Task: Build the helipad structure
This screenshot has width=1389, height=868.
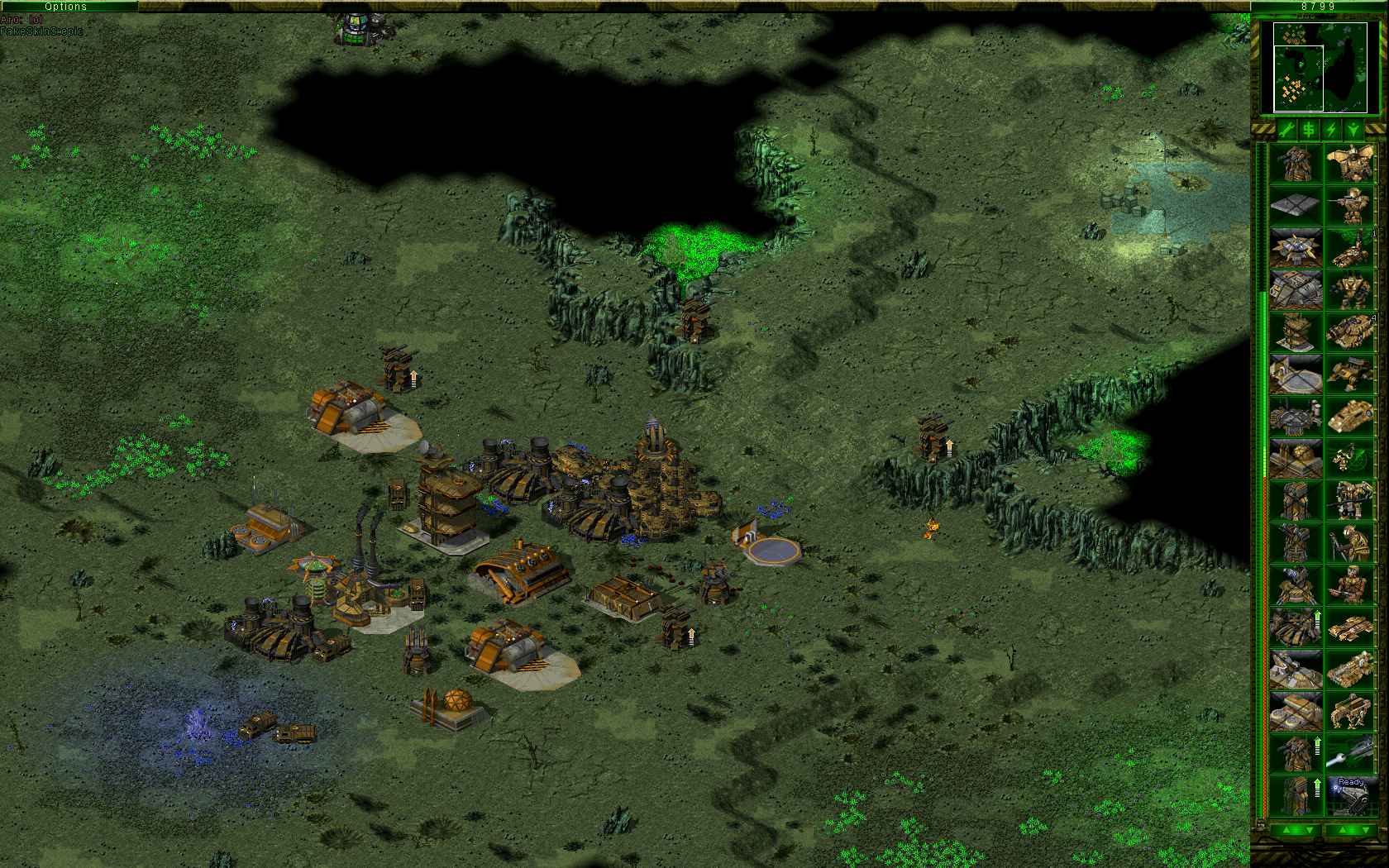Action: click(x=1296, y=374)
